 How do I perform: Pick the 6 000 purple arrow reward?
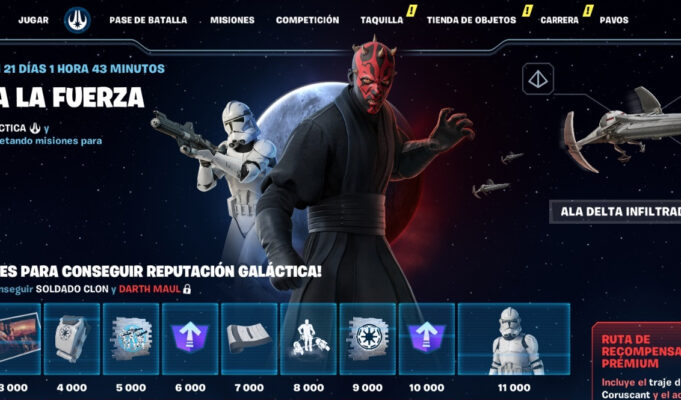click(x=190, y=339)
